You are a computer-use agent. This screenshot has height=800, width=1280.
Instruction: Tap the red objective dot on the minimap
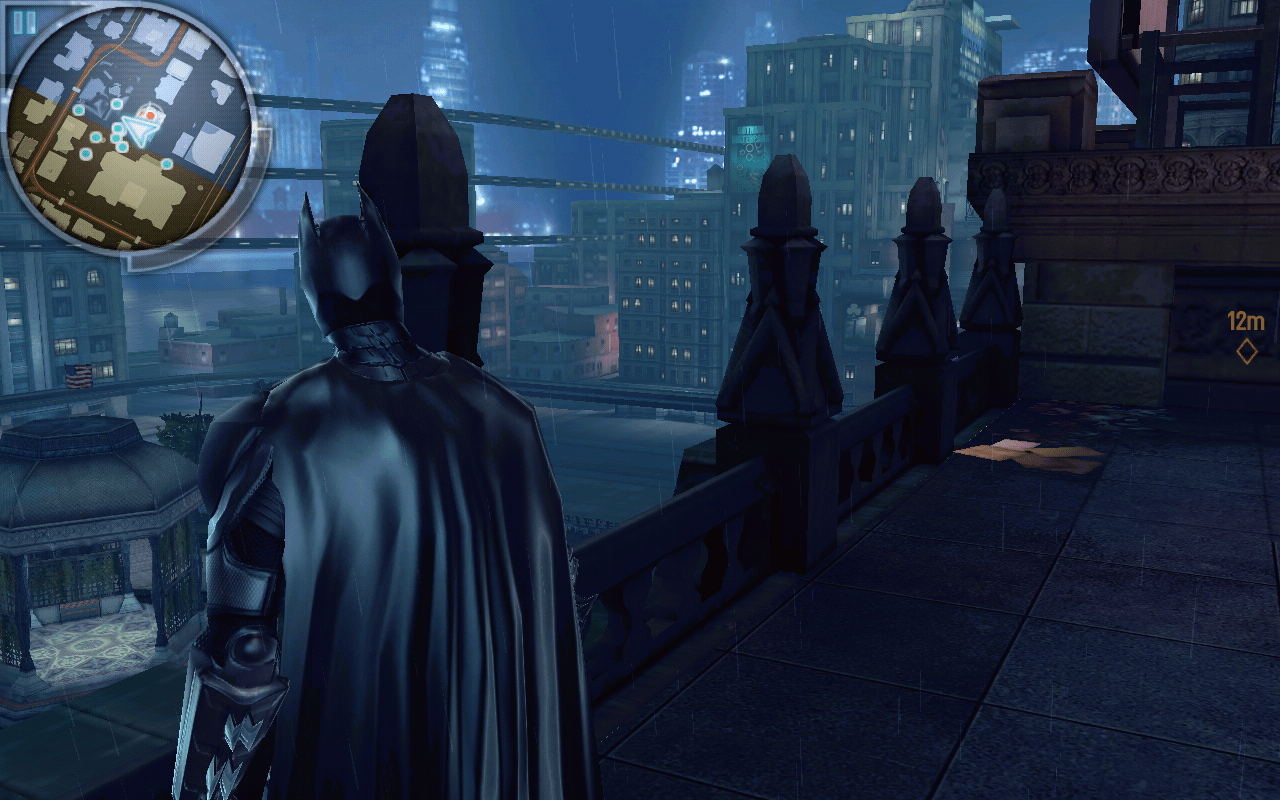pyautogui.click(x=149, y=114)
